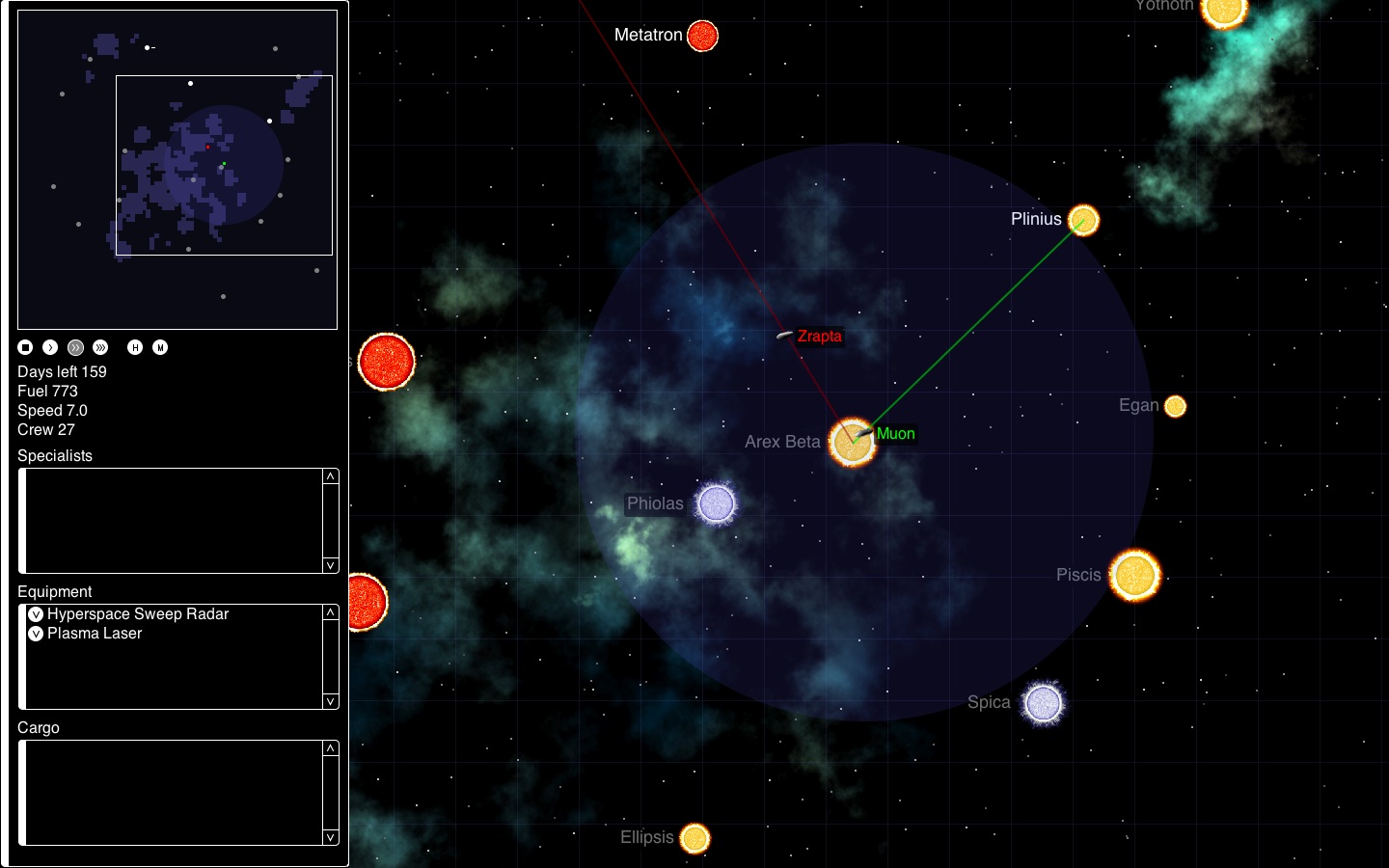
Task: Click the viewport rectangle inside the minimap
Action: point(224,164)
